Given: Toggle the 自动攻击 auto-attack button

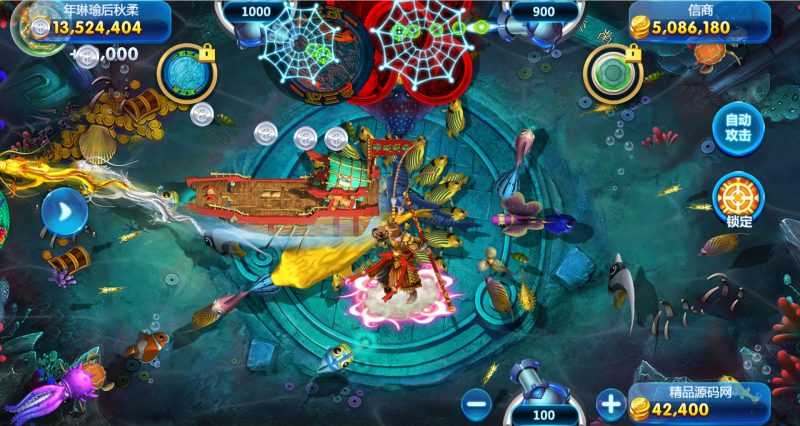Looking at the screenshot, I should 737,125.
